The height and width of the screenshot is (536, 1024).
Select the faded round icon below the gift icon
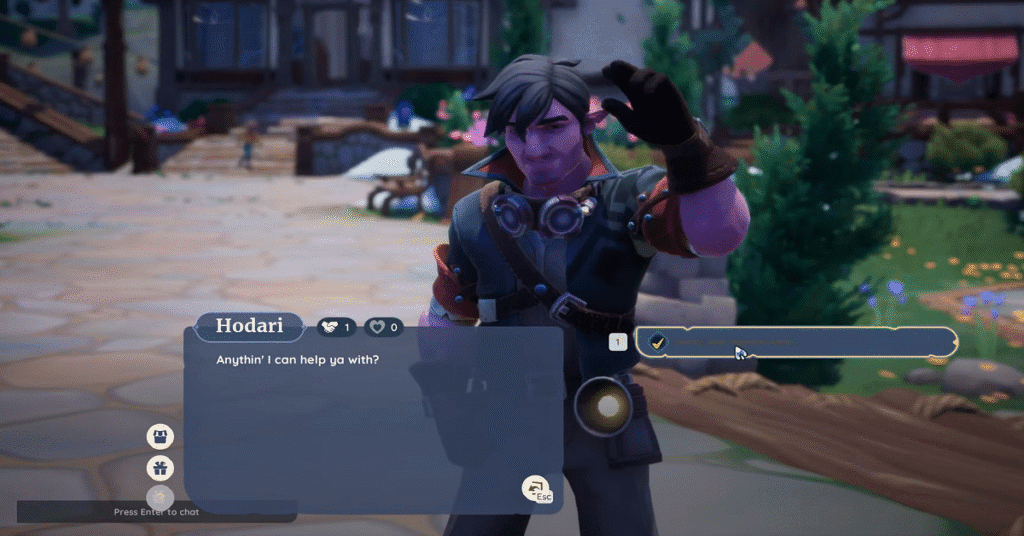160,496
